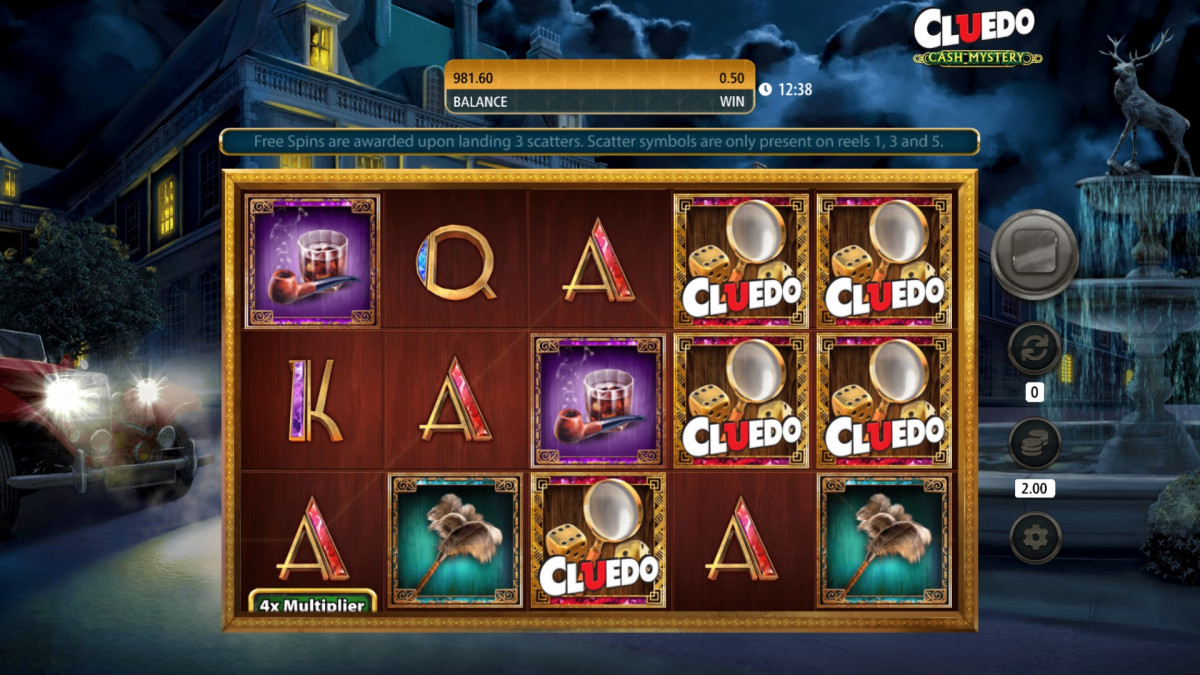
Task: Open autoplay with the circular arrows button
Action: (x=1034, y=349)
